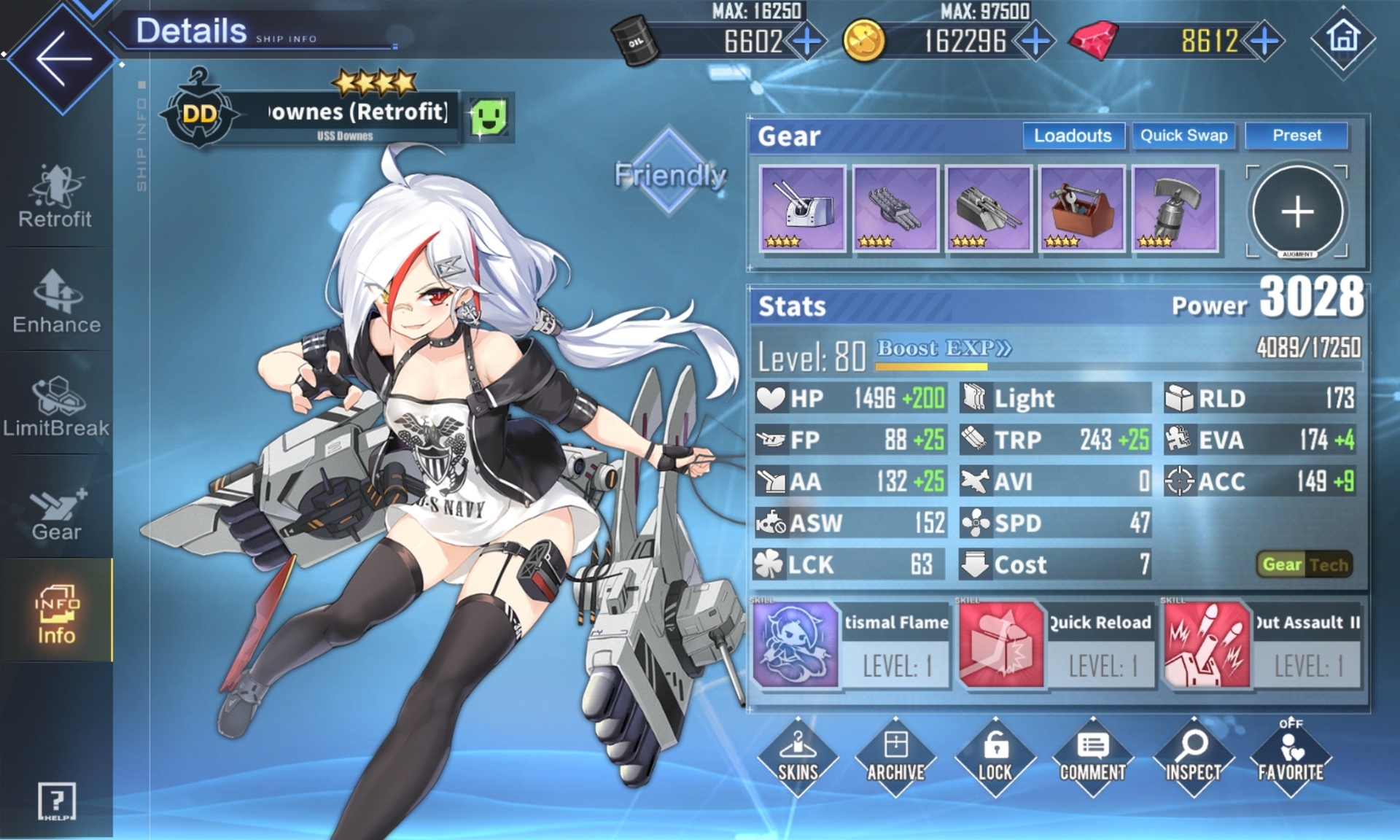Toggle Favorite for this ship
Screen dimensions: 1400x840
pyautogui.click(x=1290, y=757)
